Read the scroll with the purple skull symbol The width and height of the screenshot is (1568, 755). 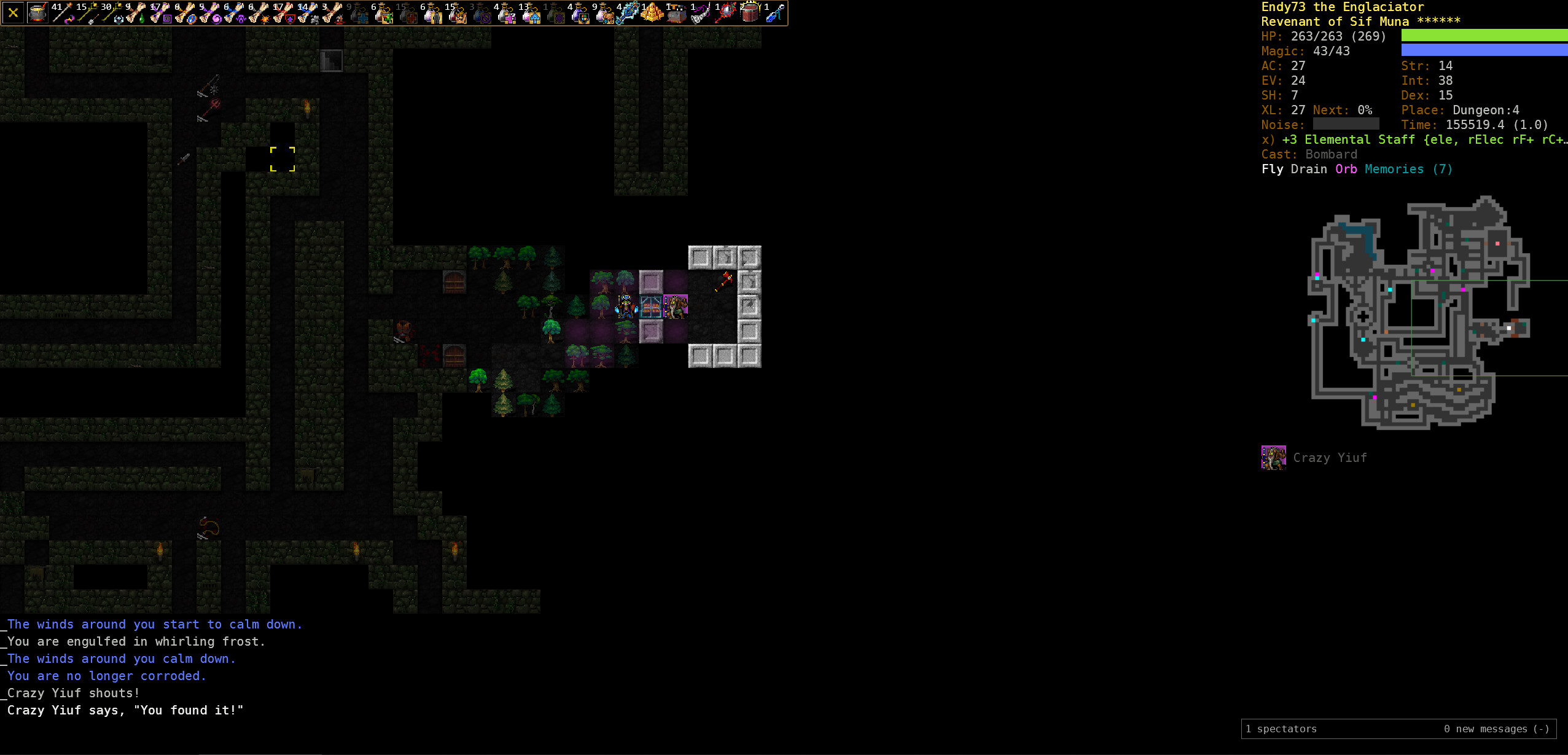click(x=234, y=12)
